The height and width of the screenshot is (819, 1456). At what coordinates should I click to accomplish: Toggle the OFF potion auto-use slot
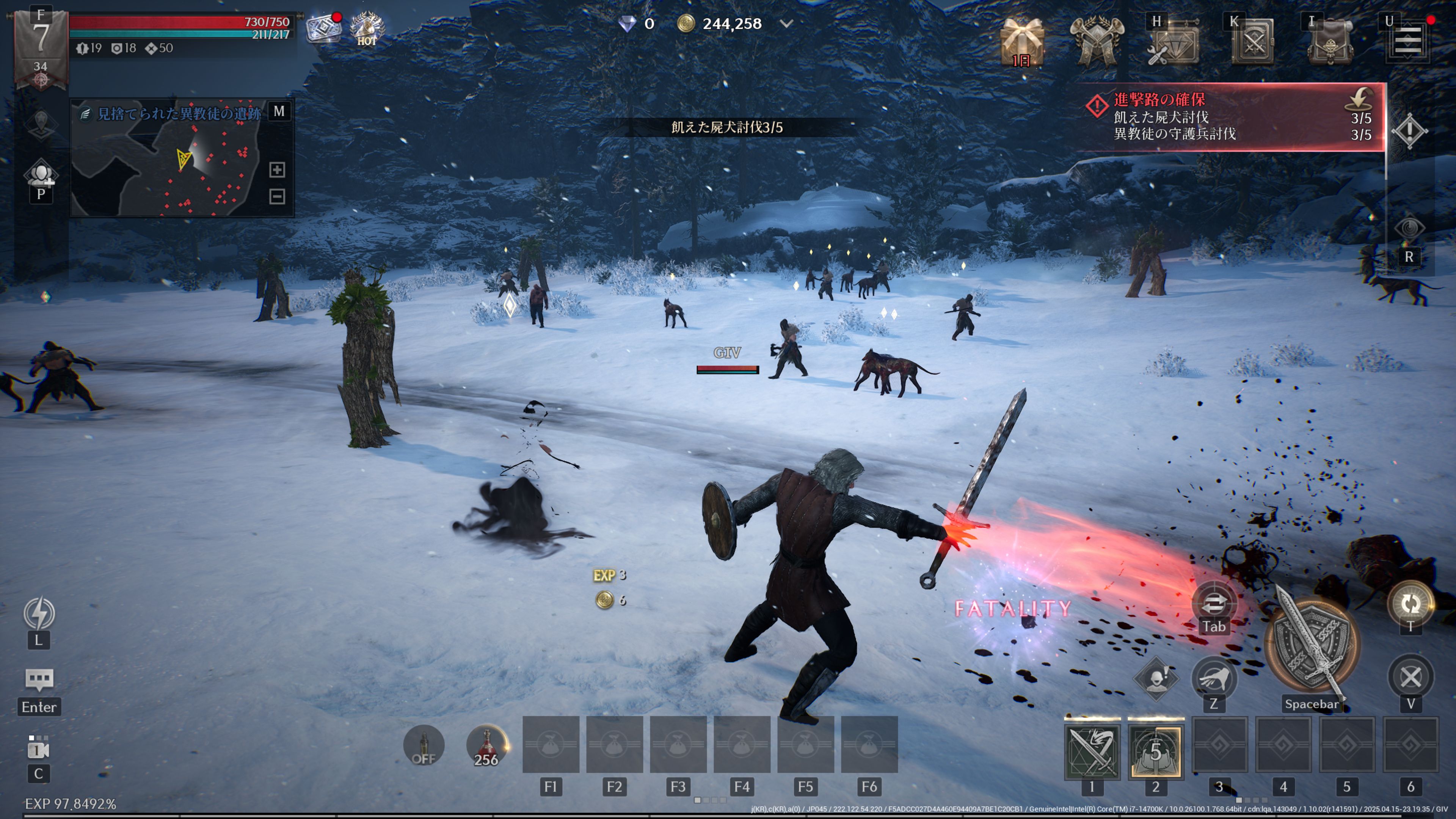(x=424, y=745)
